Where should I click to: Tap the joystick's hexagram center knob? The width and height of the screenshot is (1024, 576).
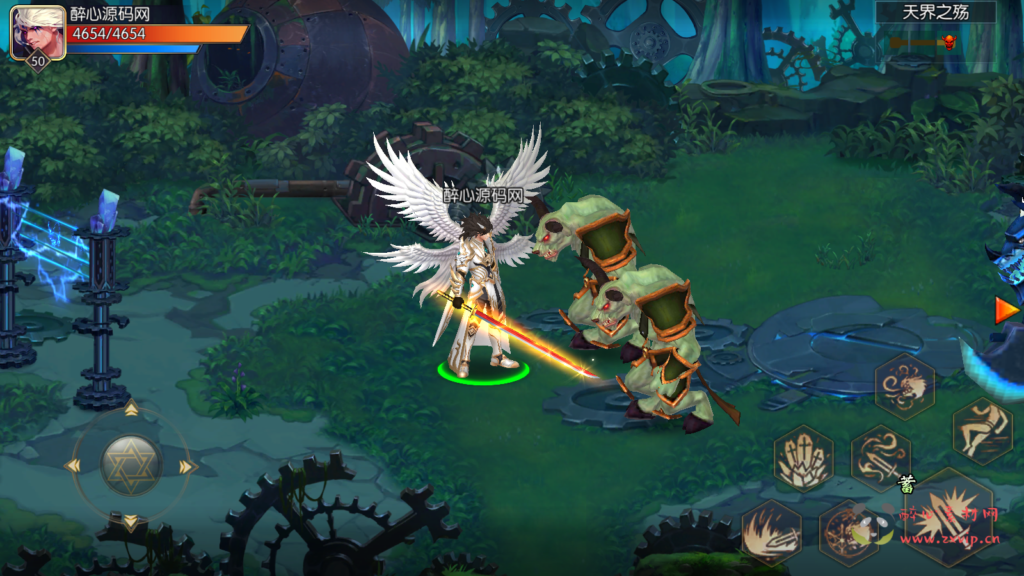(x=130, y=464)
